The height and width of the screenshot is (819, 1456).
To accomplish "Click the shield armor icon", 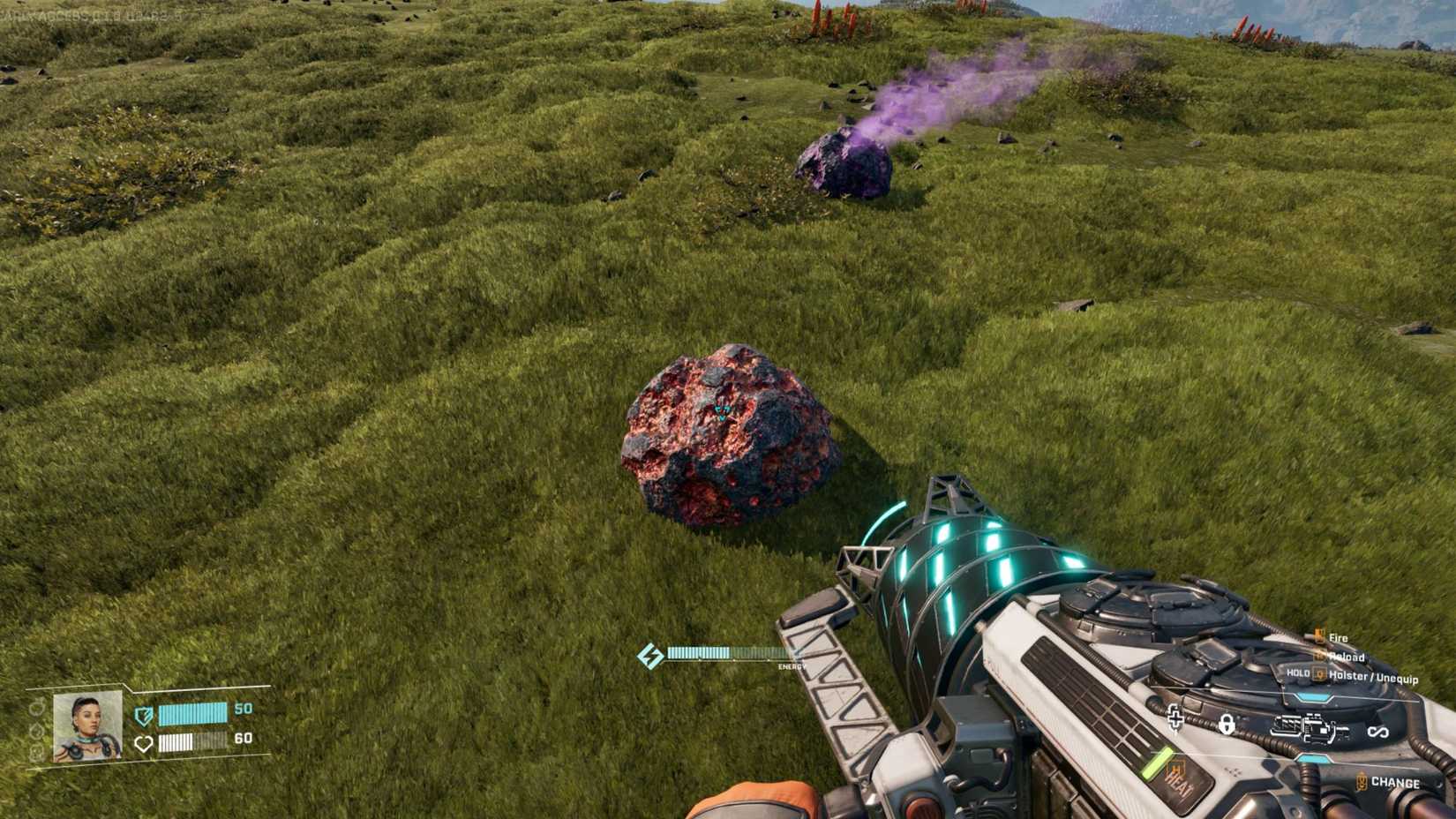I will [x=142, y=716].
